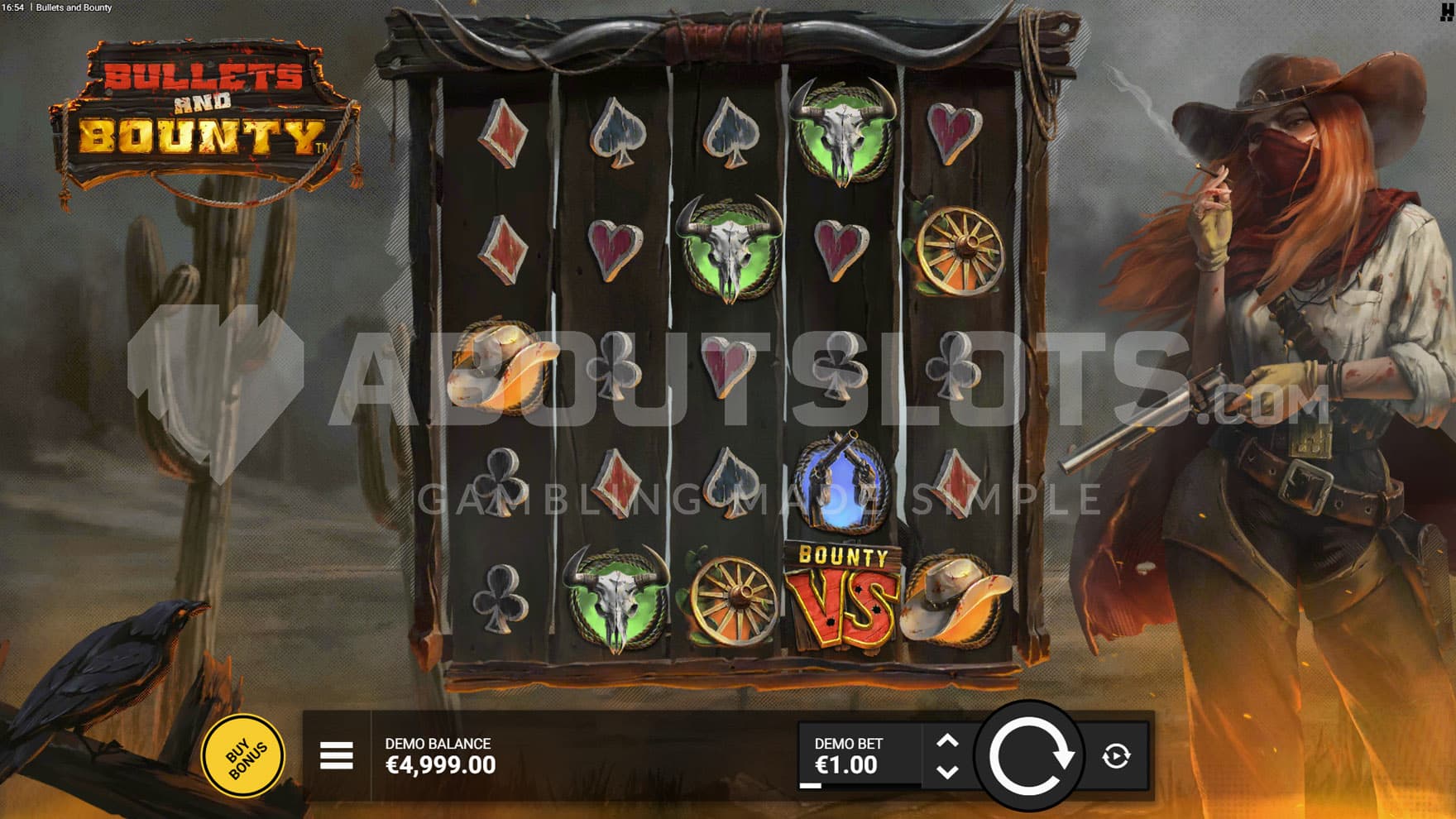Increase the demo bet with the up arrow
This screenshot has height=819, width=1456.
click(948, 741)
